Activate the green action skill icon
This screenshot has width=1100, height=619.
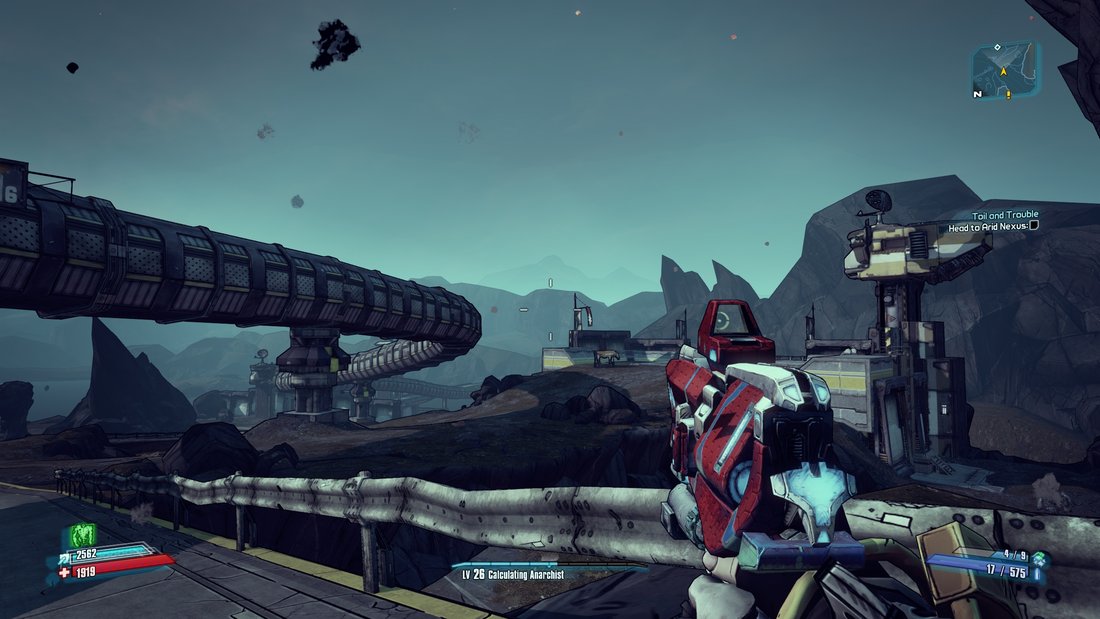(81, 537)
